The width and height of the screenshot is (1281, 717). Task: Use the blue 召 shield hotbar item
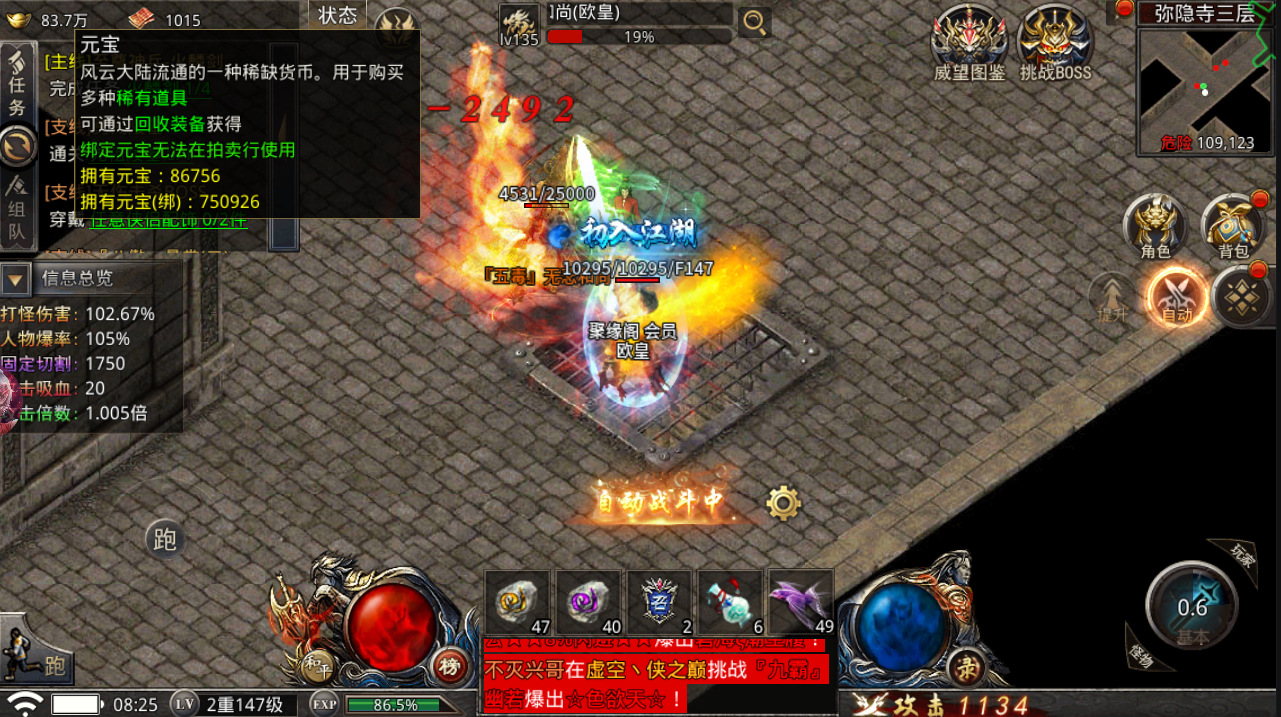point(659,602)
